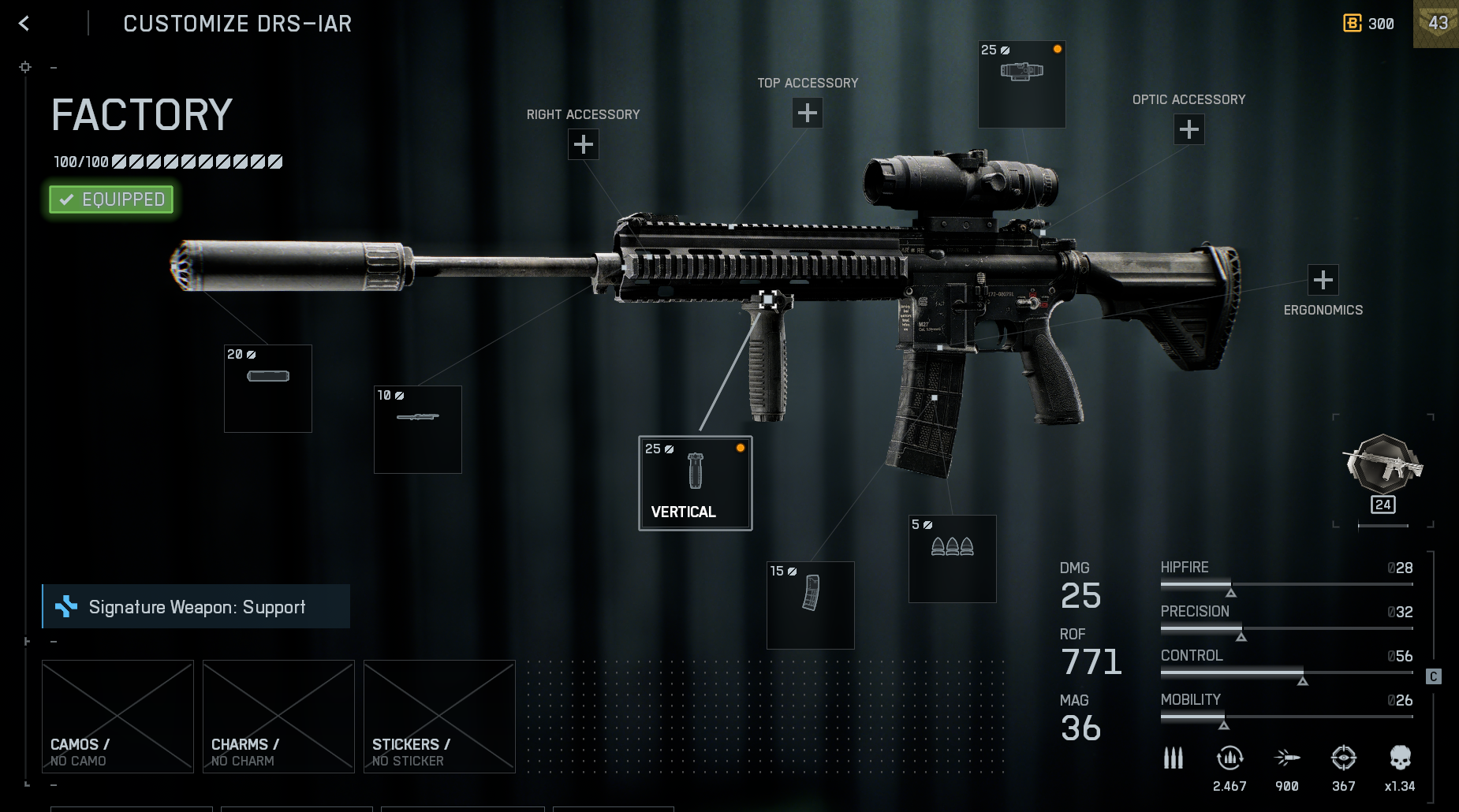Add a Top Accessory attachment

[x=808, y=113]
